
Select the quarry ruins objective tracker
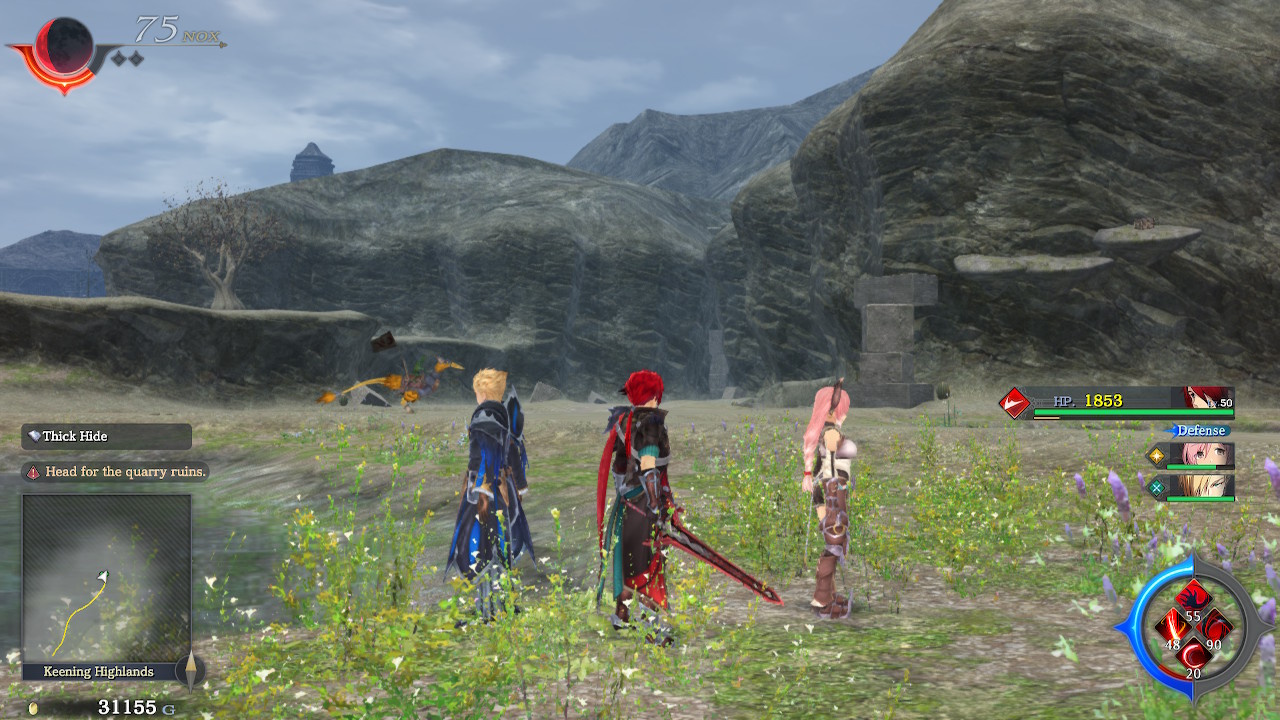tap(116, 472)
